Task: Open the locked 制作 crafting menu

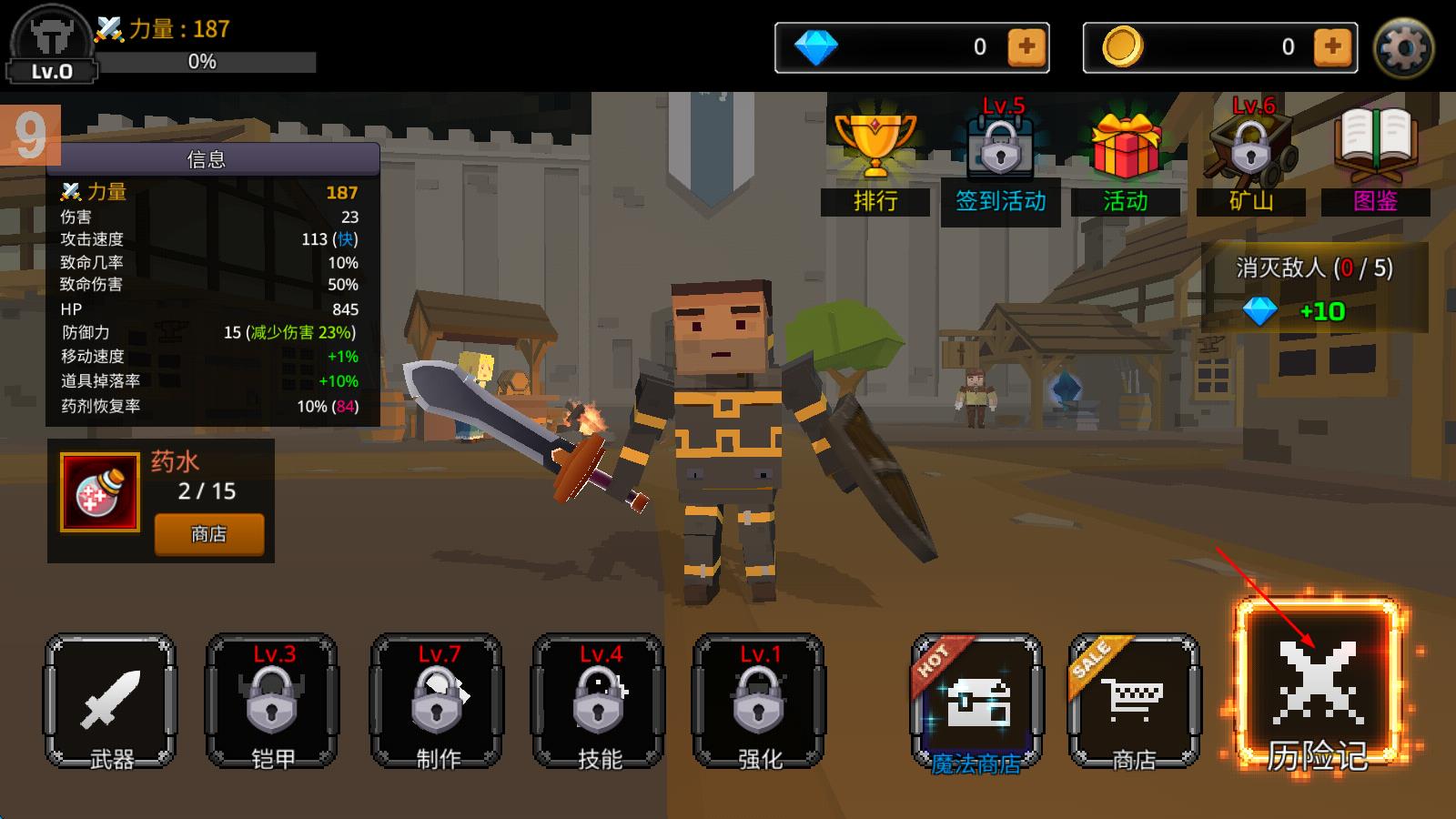Action: point(436,702)
